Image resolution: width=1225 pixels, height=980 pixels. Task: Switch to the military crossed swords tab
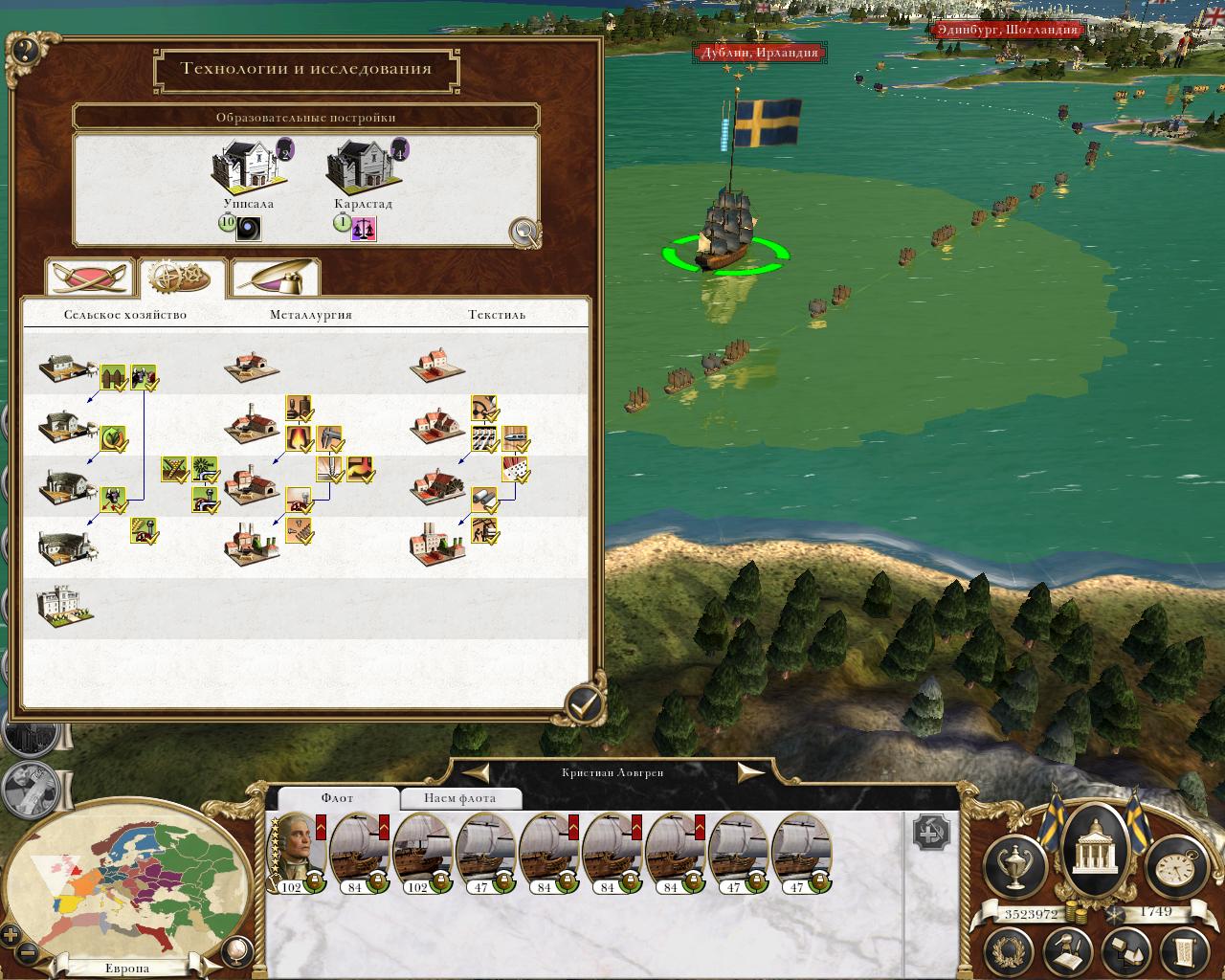[x=89, y=278]
